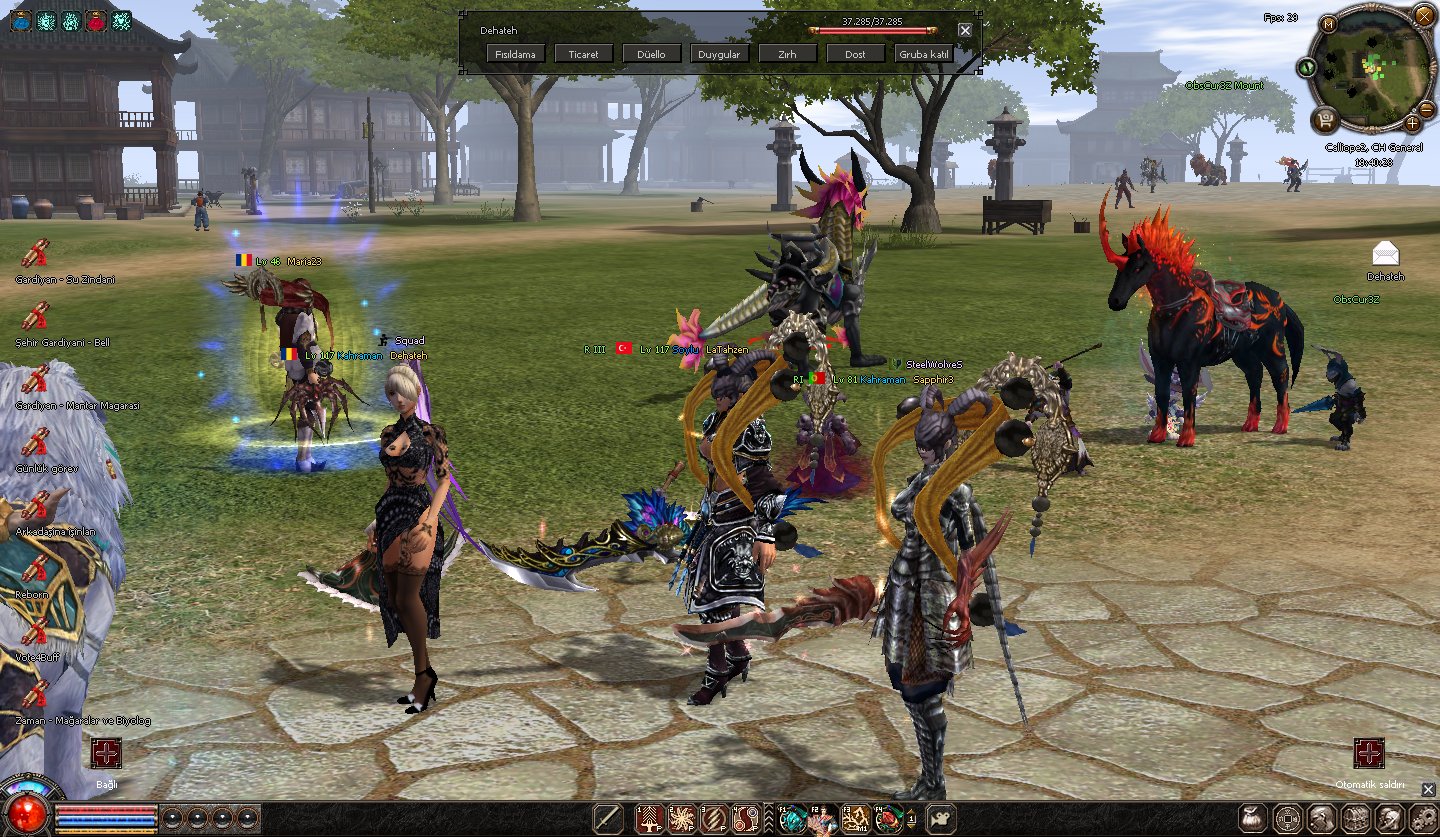
Task: Open the Günlük görev quest scroll
Action: coord(36,443)
